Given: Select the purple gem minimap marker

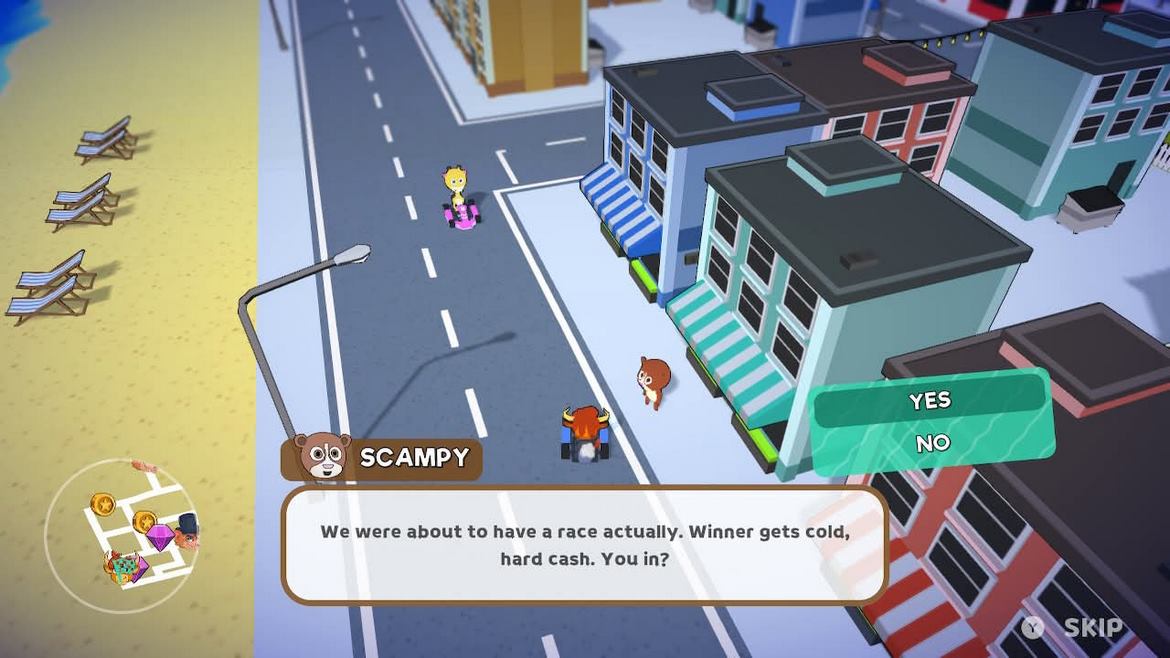Looking at the screenshot, I should (159, 538).
